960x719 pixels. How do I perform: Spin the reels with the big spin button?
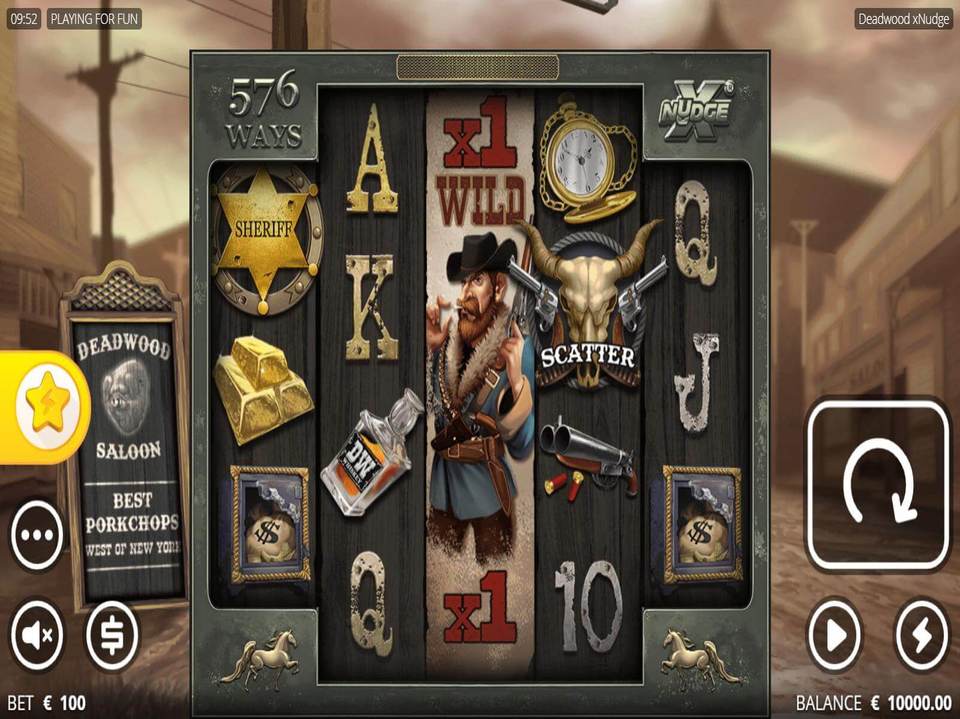point(878,484)
